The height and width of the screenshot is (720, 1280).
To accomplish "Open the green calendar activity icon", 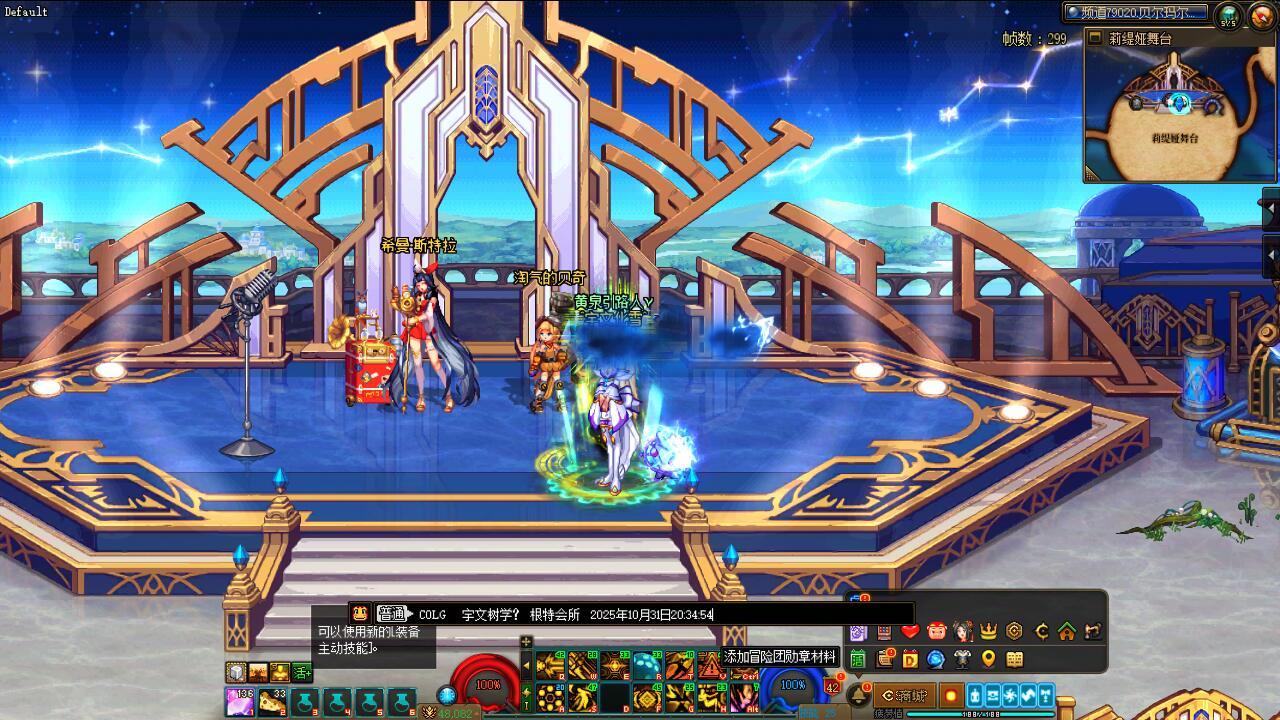I will tap(858, 659).
